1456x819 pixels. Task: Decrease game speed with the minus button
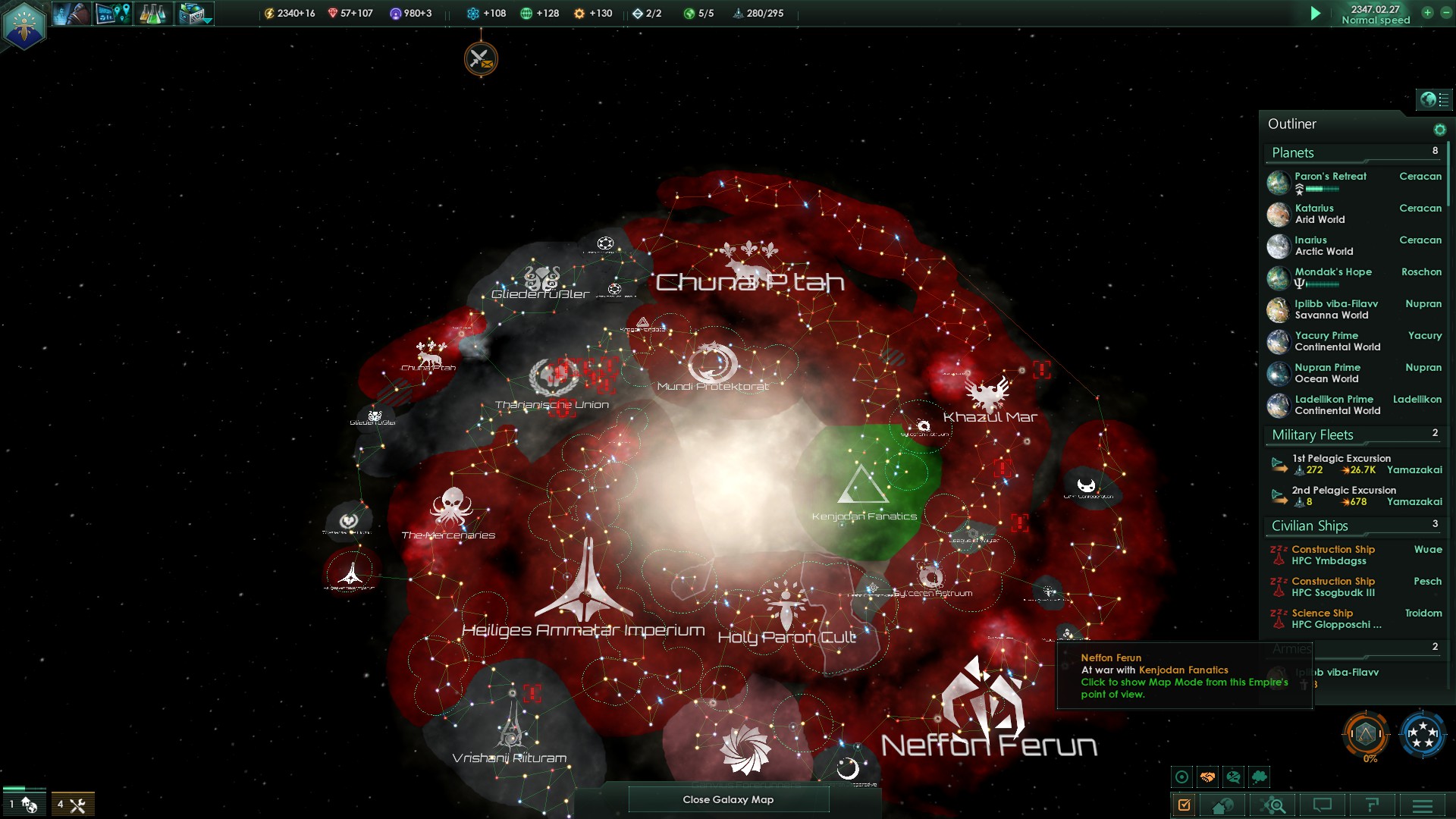pyautogui.click(x=1445, y=13)
